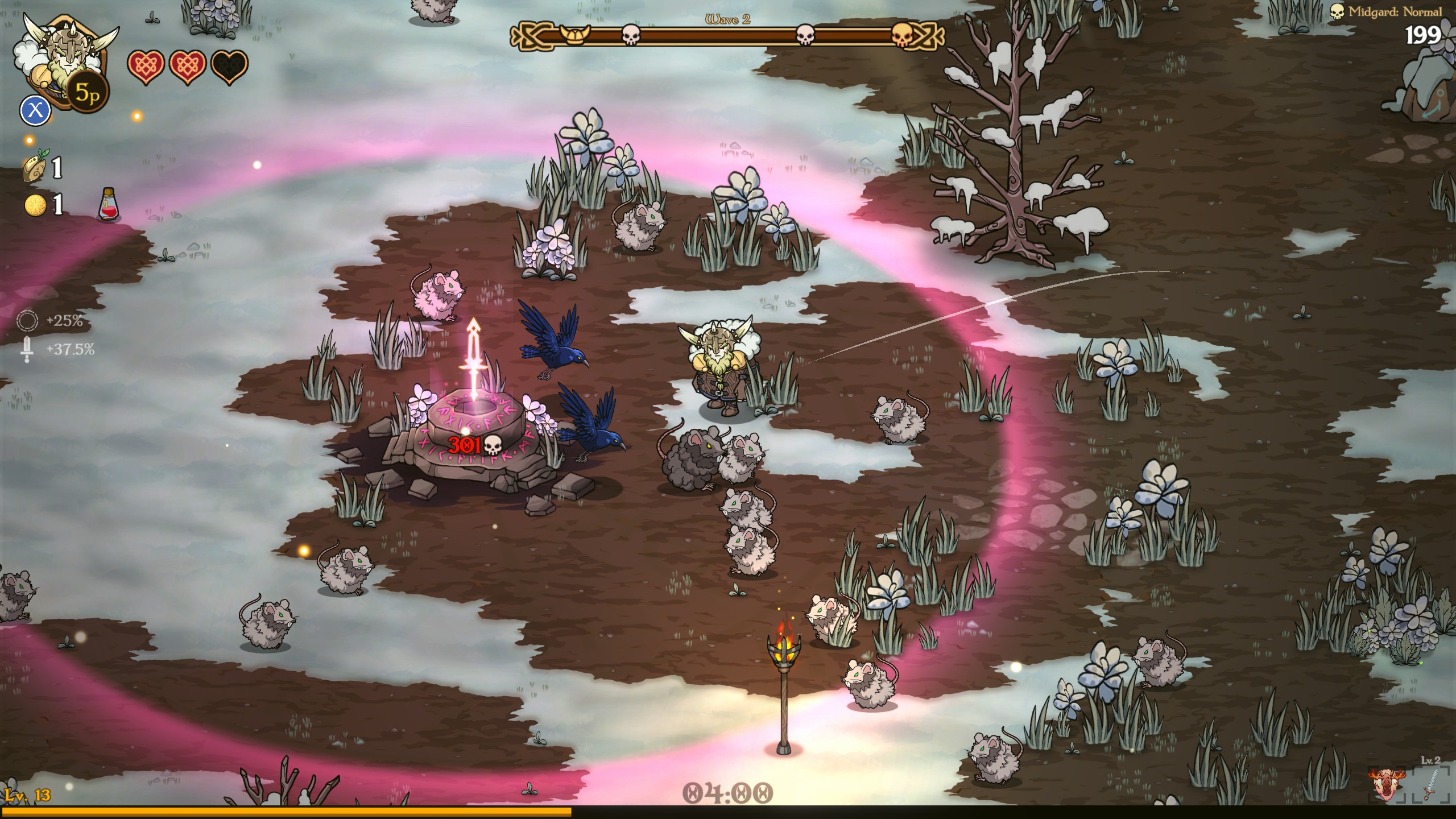Click the gold rune coin icon
The width and height of the screenshot is (1456, 819).
[x=35, y=205]
